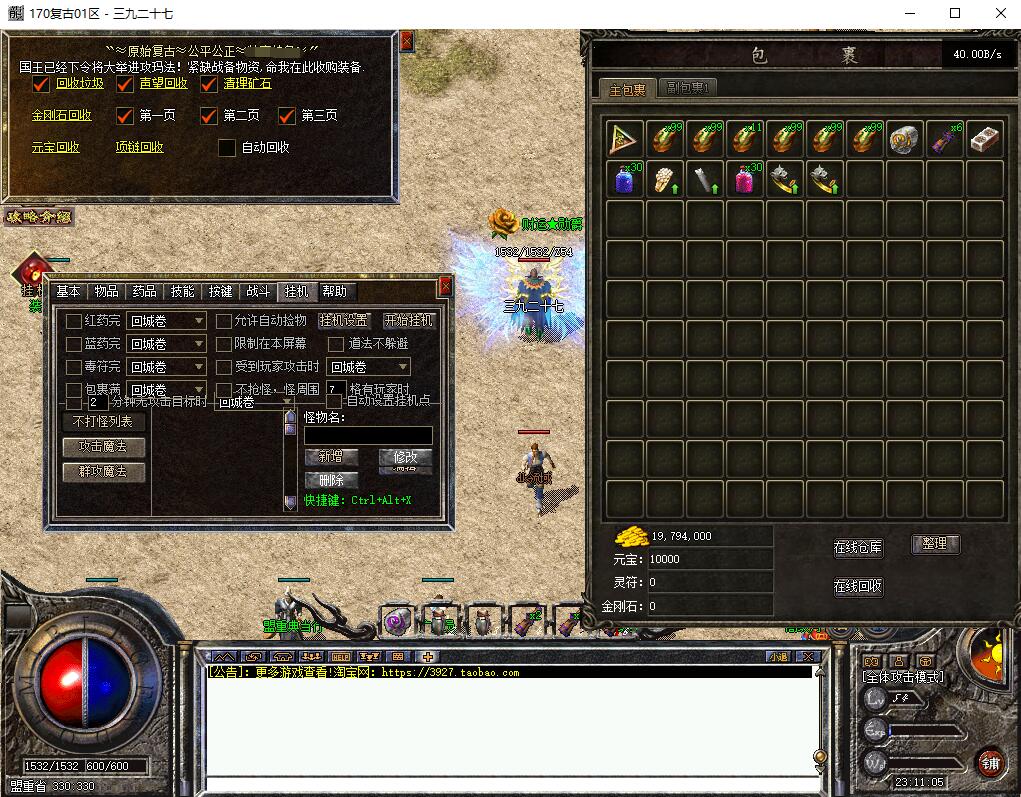Toggle the 自动回收 checkbox
1021x797 pixels.
coord(228,147)
